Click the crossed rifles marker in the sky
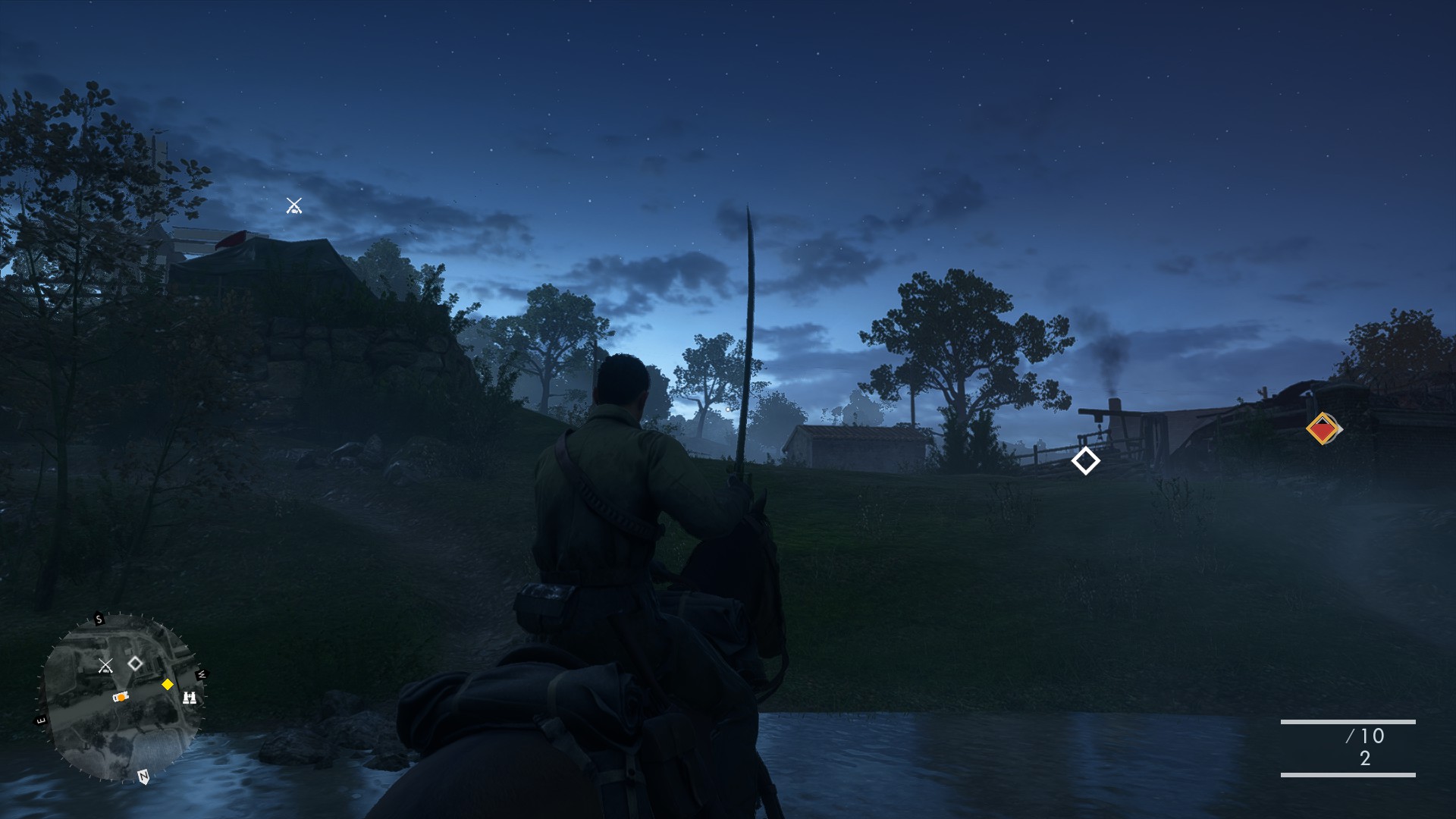The image size is (1456, 819). [x=294, y=206]
